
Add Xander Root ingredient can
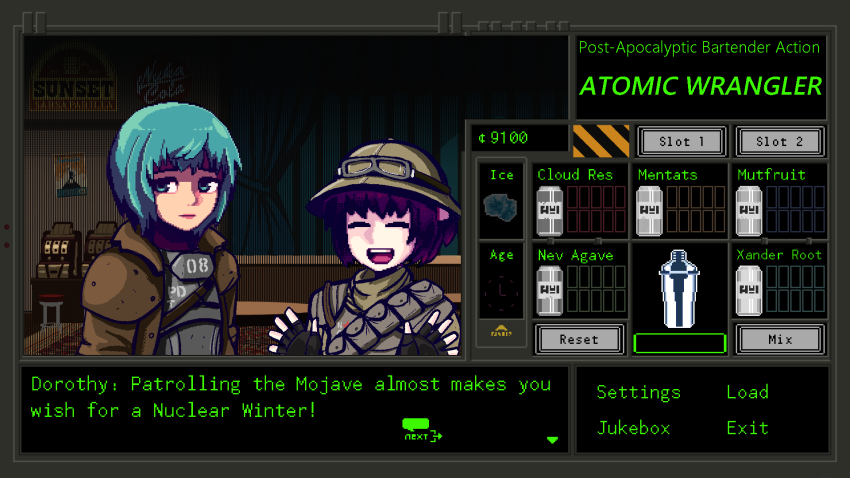[749, 290]
